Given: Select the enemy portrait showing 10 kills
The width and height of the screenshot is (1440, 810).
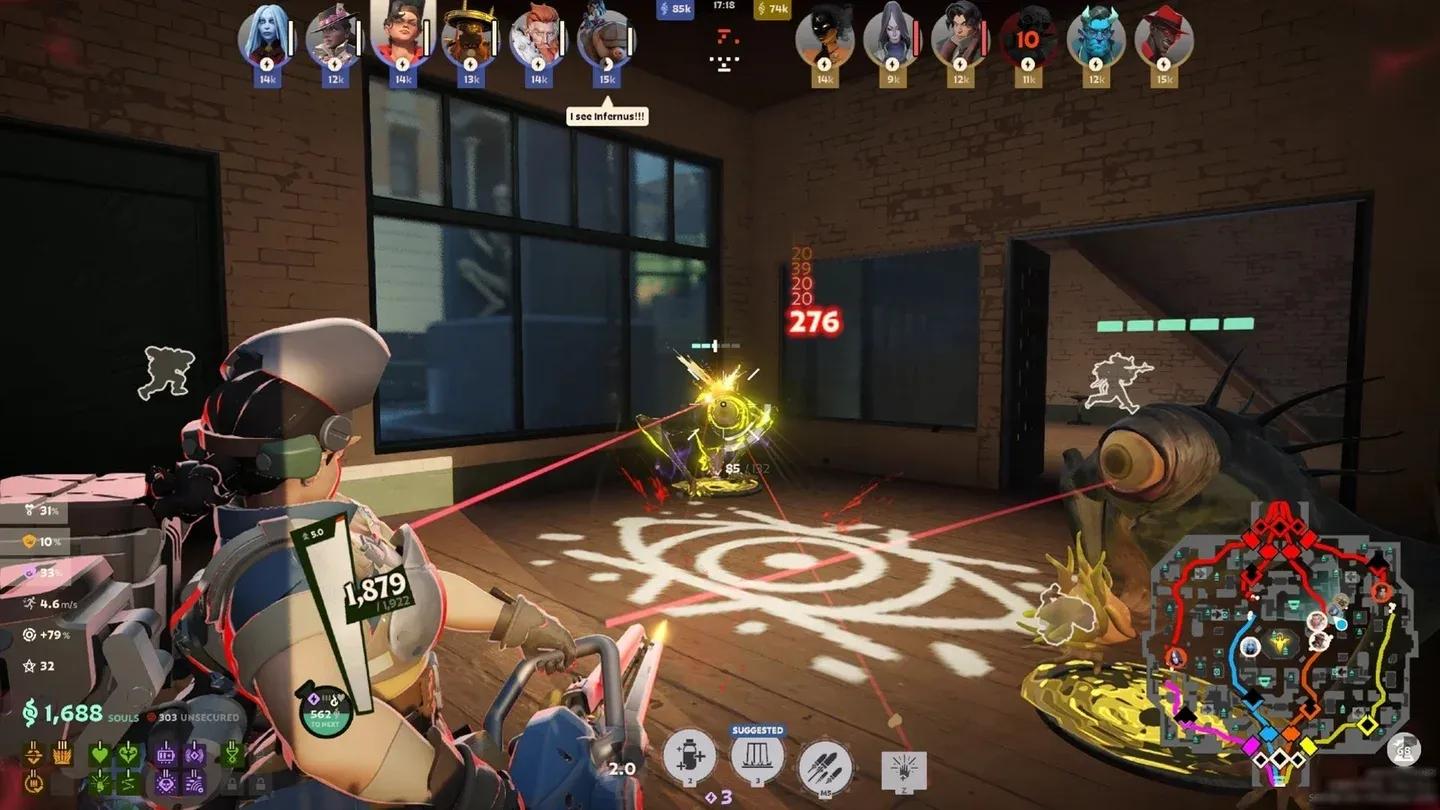Looking at the screenshot, I should [x=1029, y=40].
